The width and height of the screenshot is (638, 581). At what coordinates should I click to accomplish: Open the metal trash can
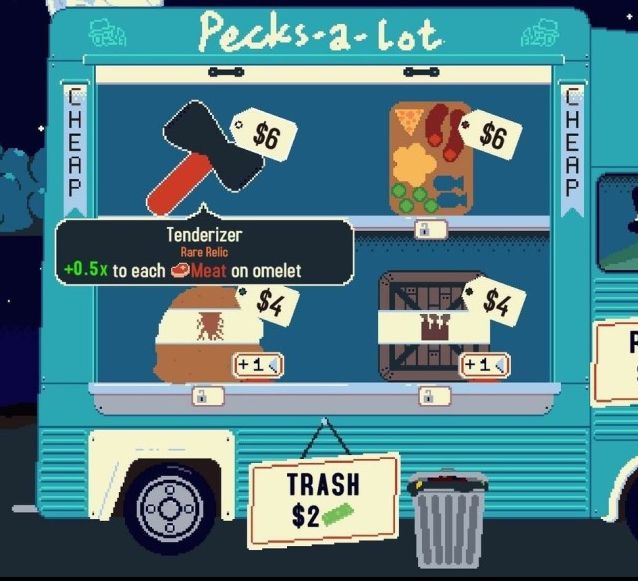pyautogui.click(x=448, y=518)
